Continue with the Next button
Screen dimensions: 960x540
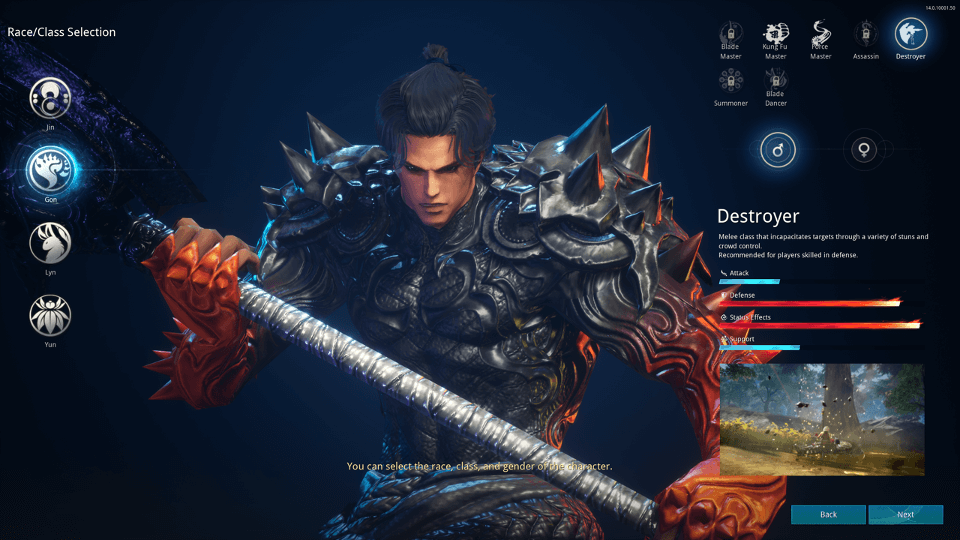tap(905, 514)
